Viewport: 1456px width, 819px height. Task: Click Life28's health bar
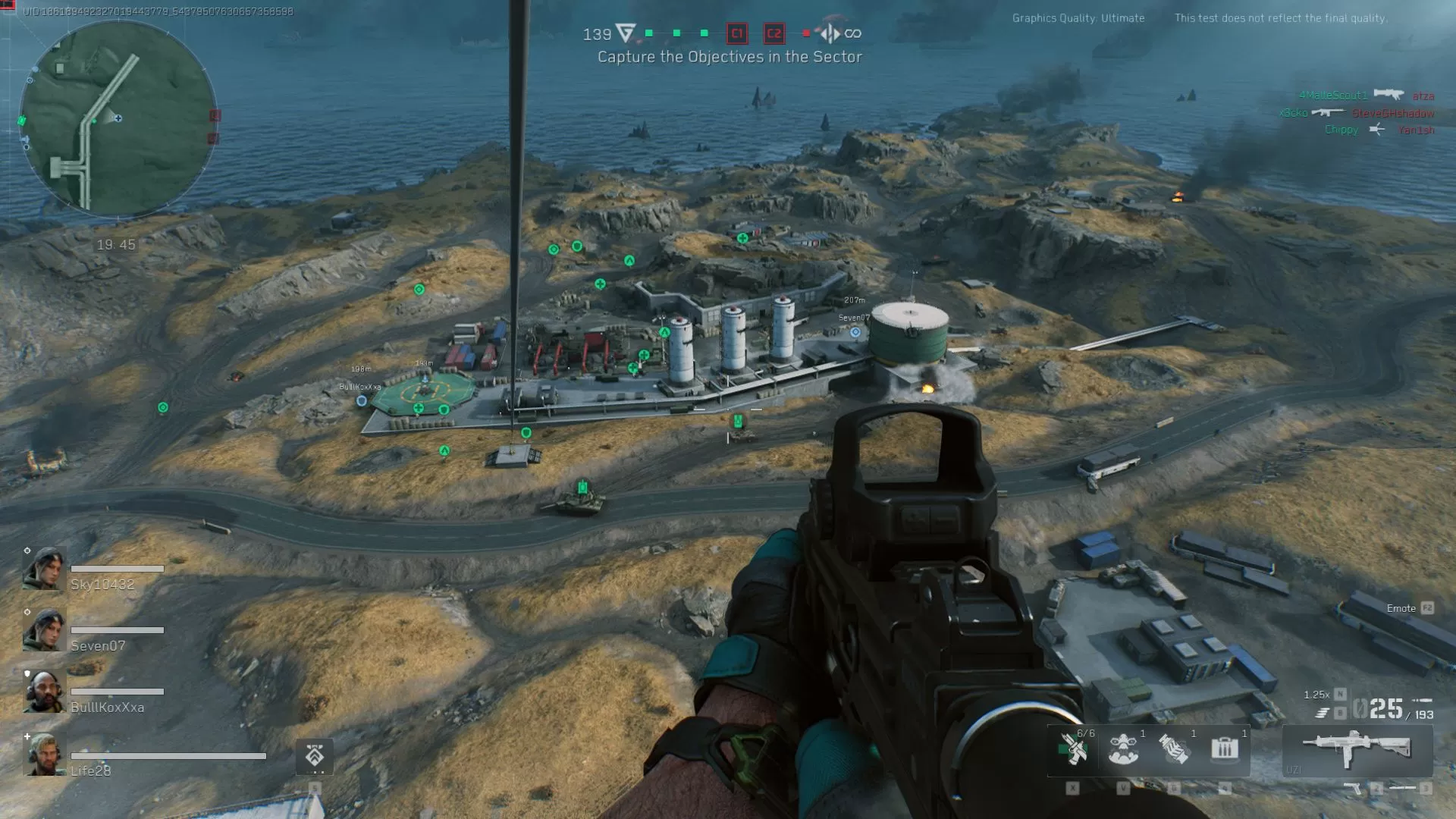tap(167, 756)
